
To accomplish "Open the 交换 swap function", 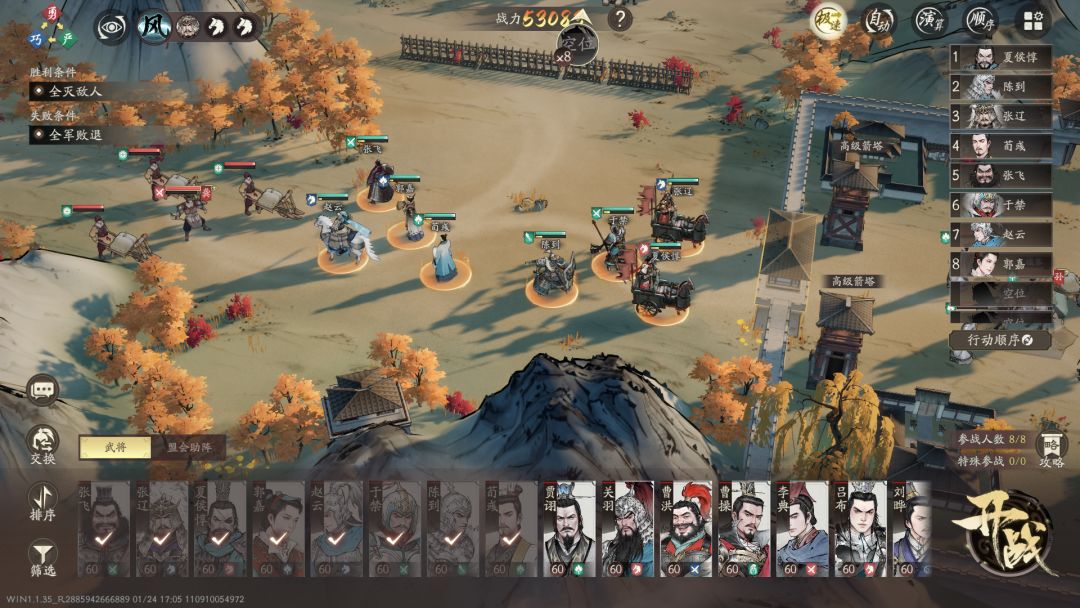I will tap(43, 444).
